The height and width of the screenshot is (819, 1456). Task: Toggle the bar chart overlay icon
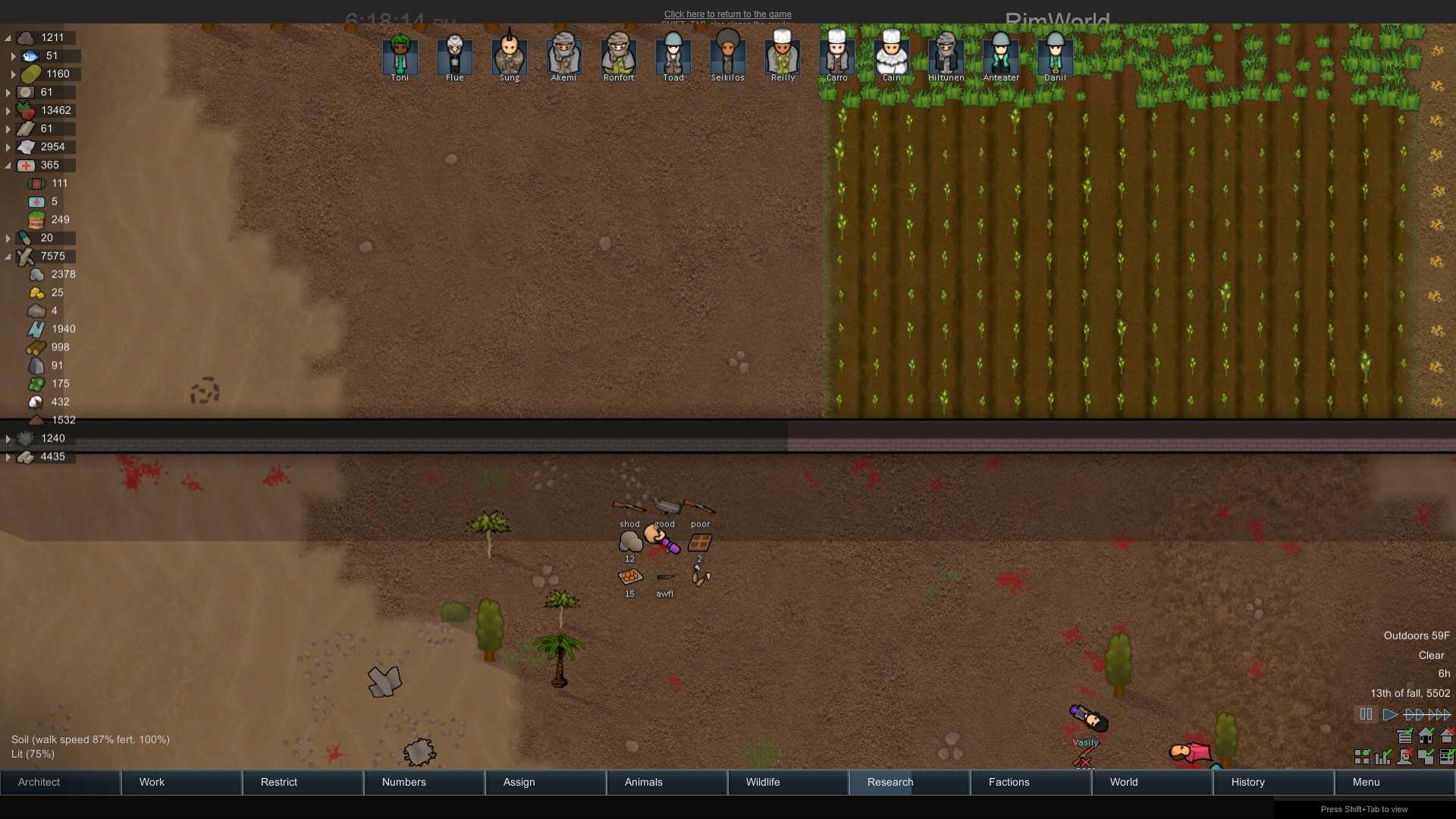pos(1383,757)
